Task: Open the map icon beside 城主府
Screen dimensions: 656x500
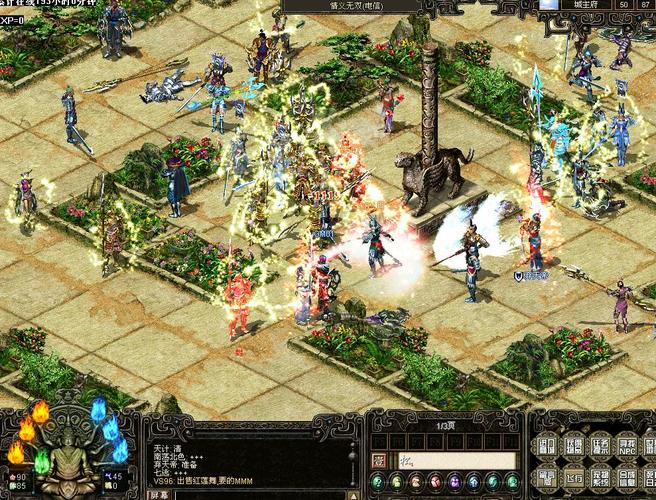Action: tap(548, 5)
